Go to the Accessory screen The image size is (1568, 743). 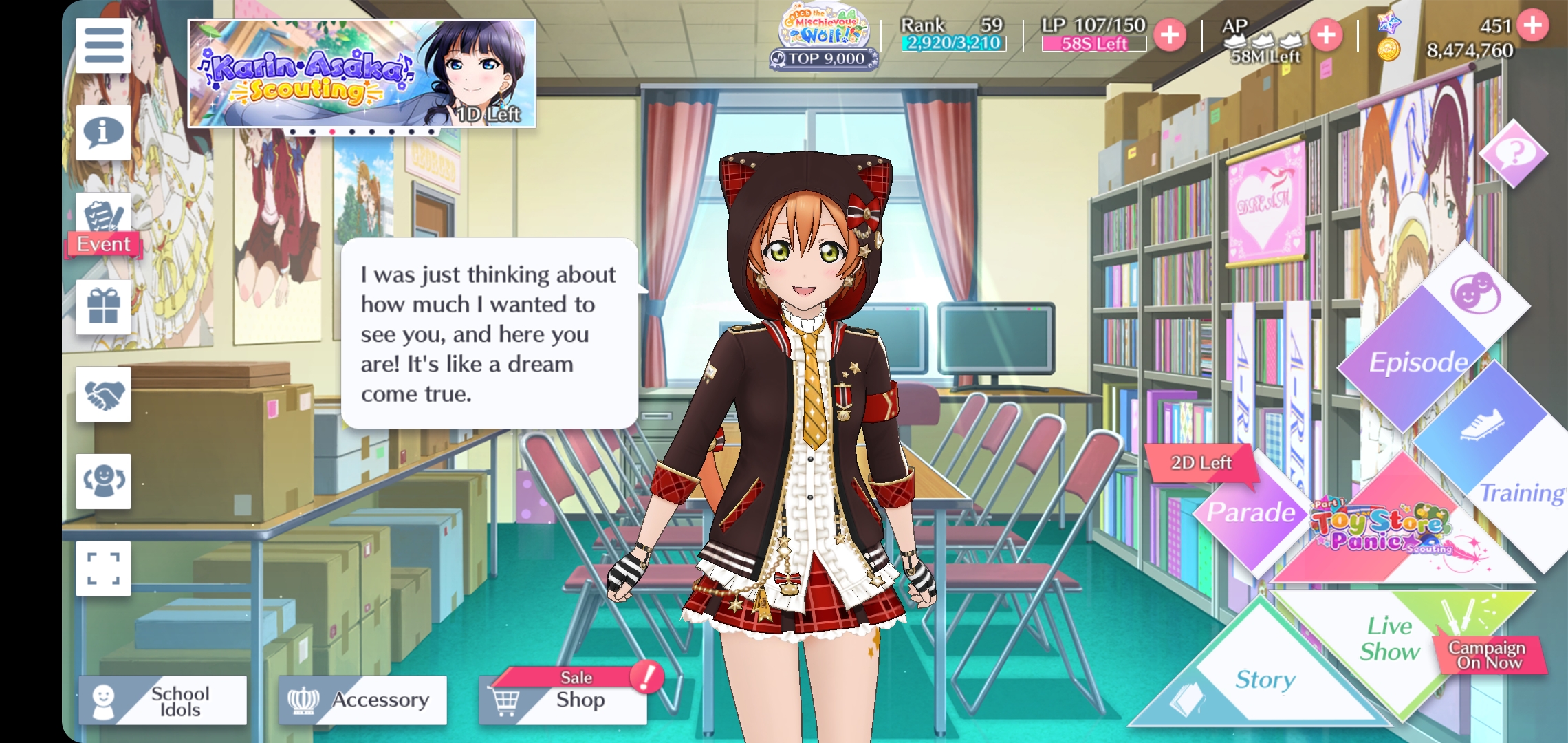(x=362, y=700)
